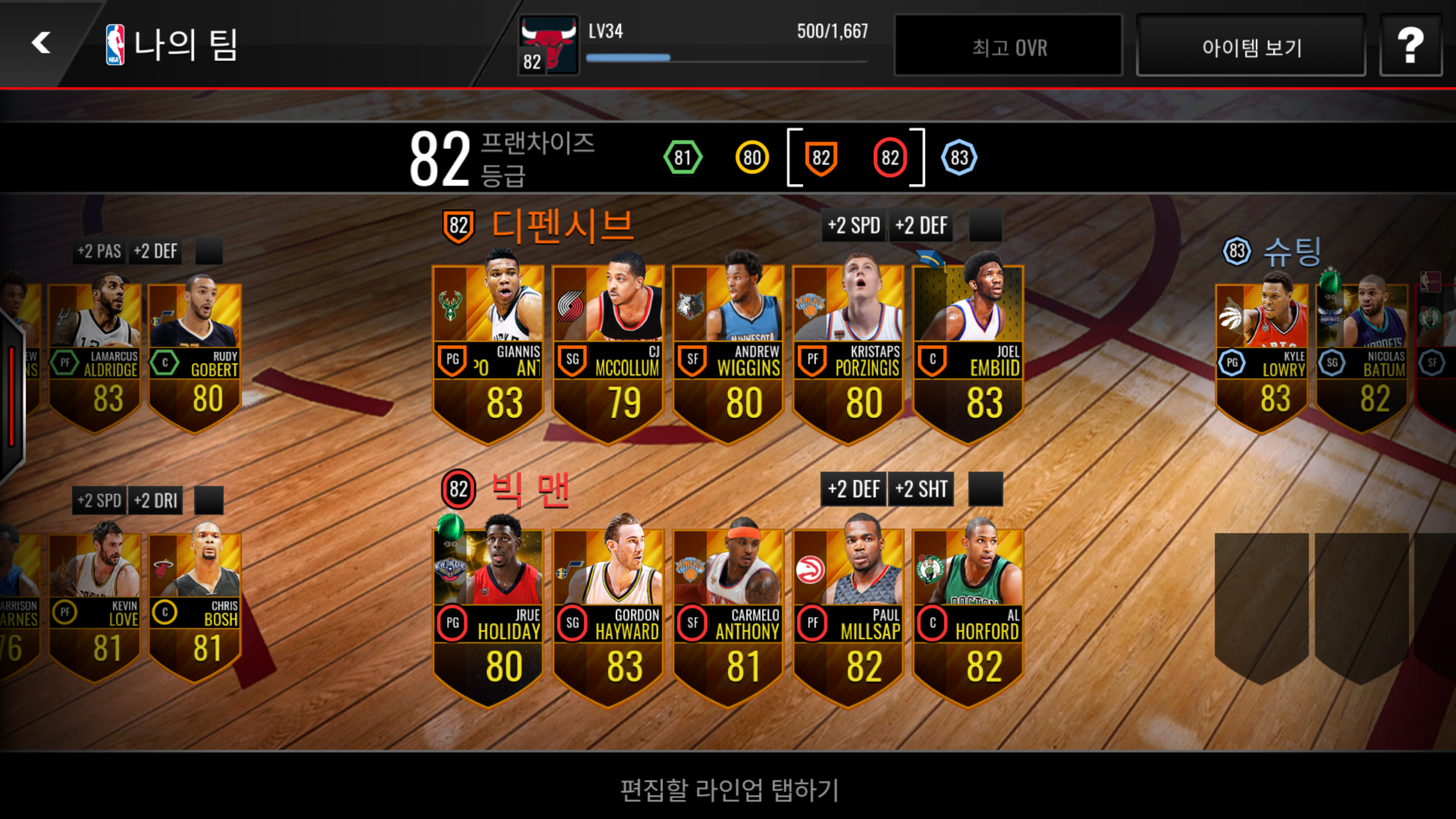
Task: Open Jrue Holiday's card
Action: (488, 617)
